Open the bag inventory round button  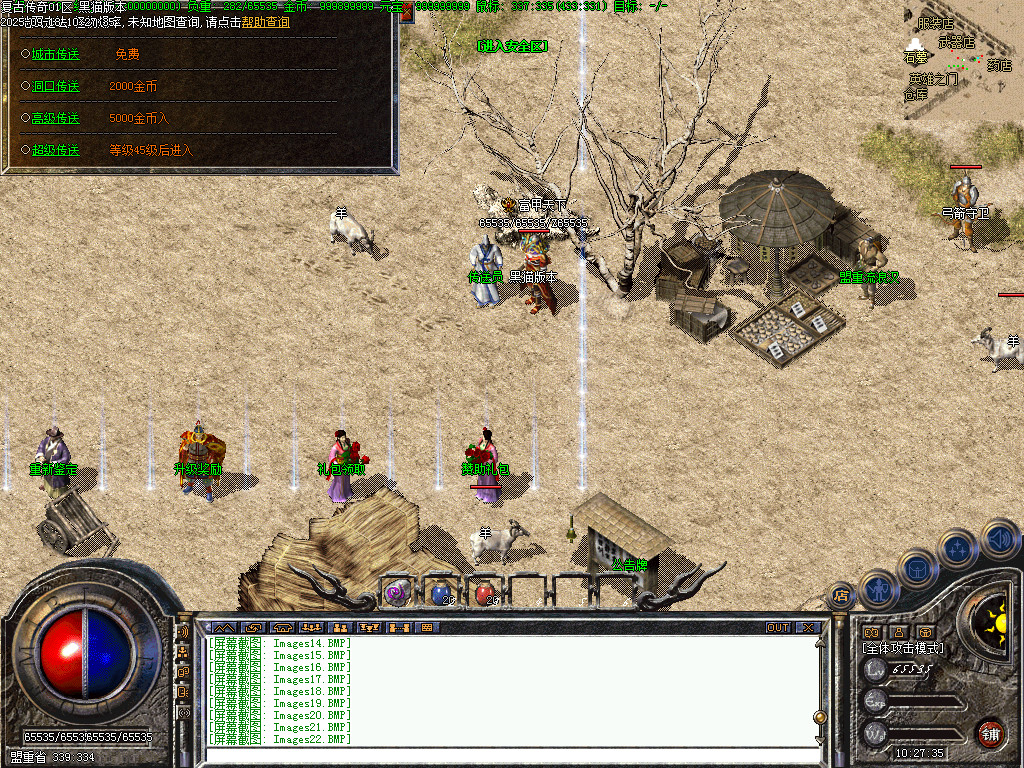point(918,569)
